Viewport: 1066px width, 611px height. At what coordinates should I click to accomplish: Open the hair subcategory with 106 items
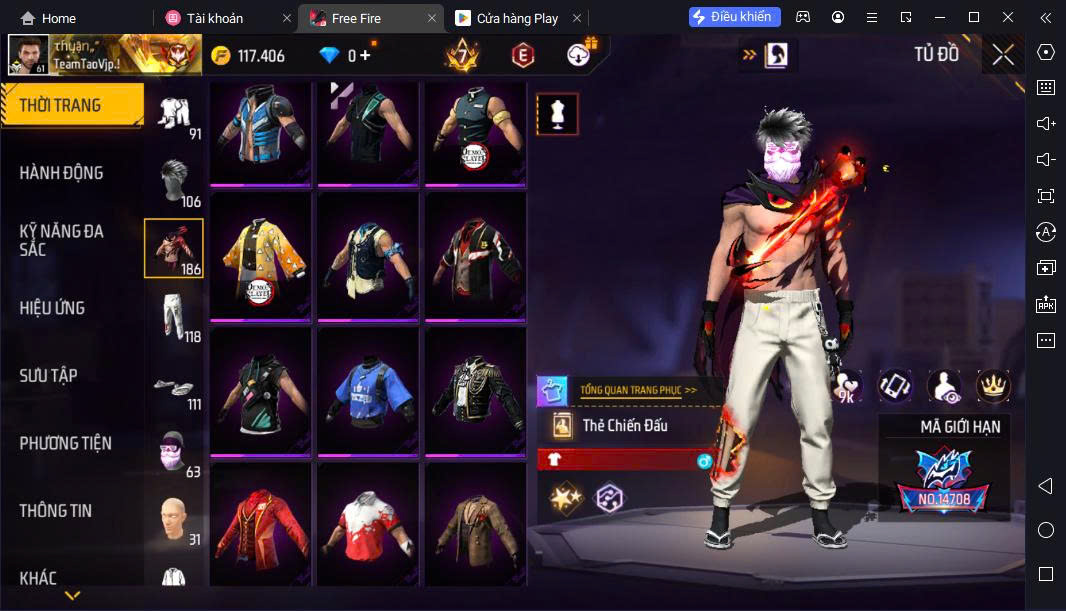pos(174,180)
